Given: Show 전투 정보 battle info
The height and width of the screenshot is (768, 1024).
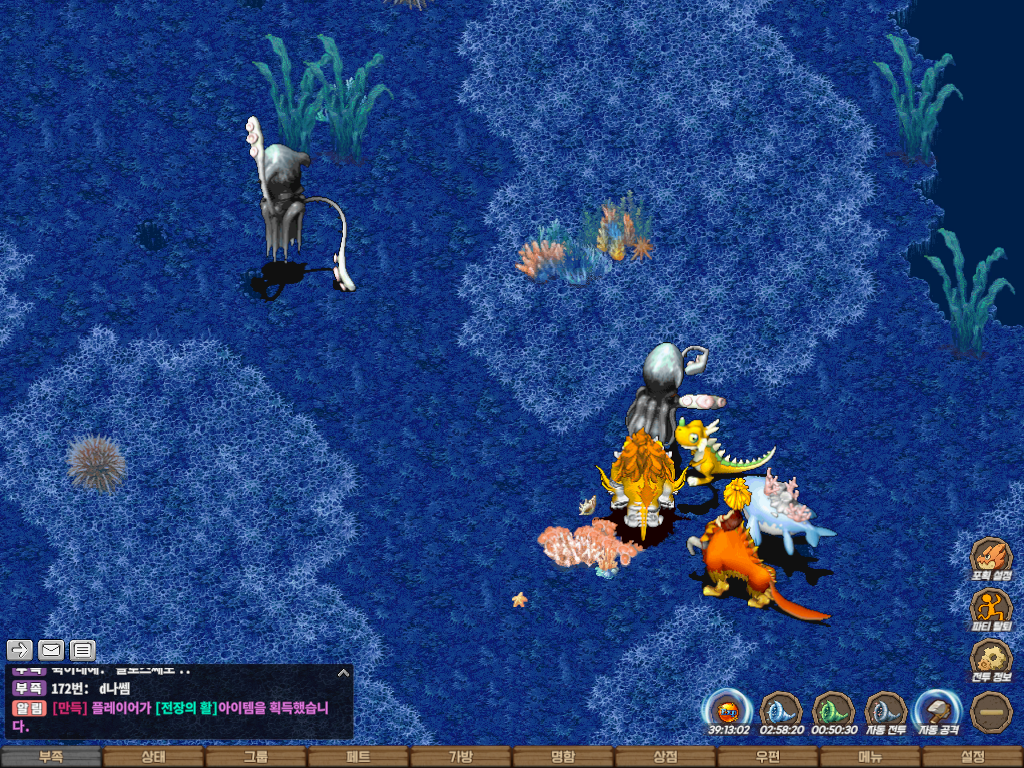Looking at the screenshot, I should tap(991, 660).
